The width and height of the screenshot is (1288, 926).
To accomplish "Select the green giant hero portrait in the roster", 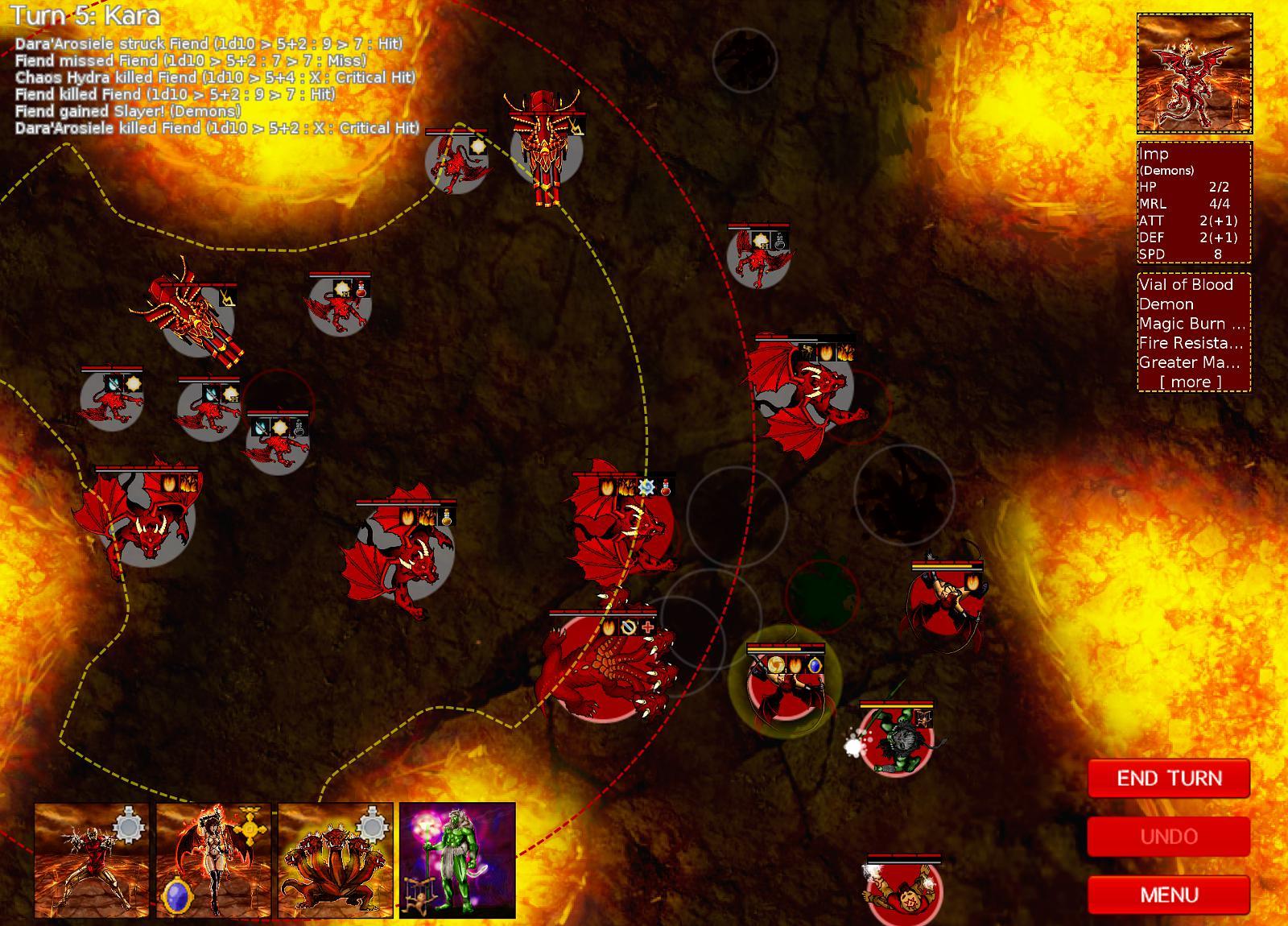I will 456,862.
